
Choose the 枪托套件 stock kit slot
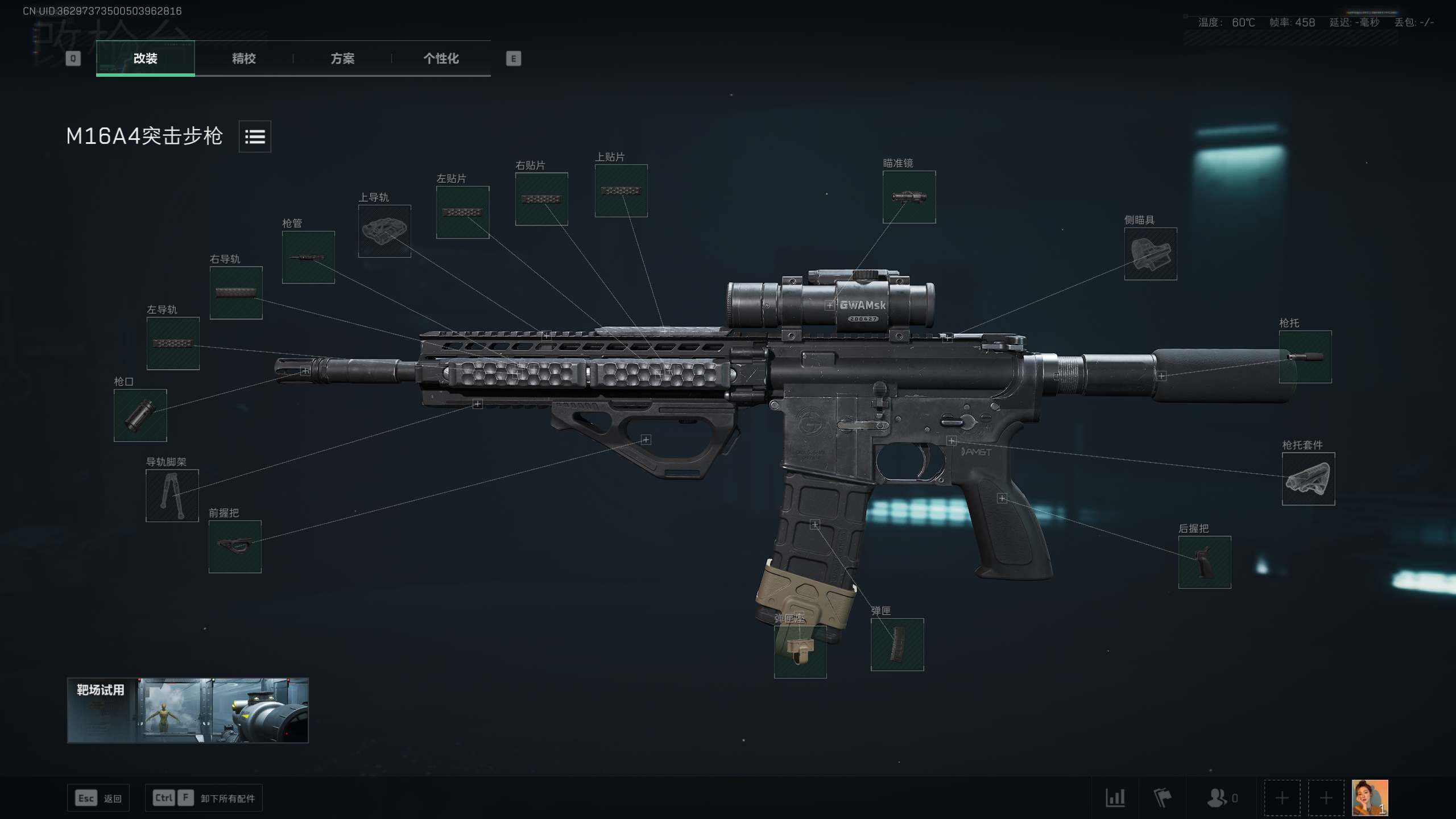[1308, 479]
